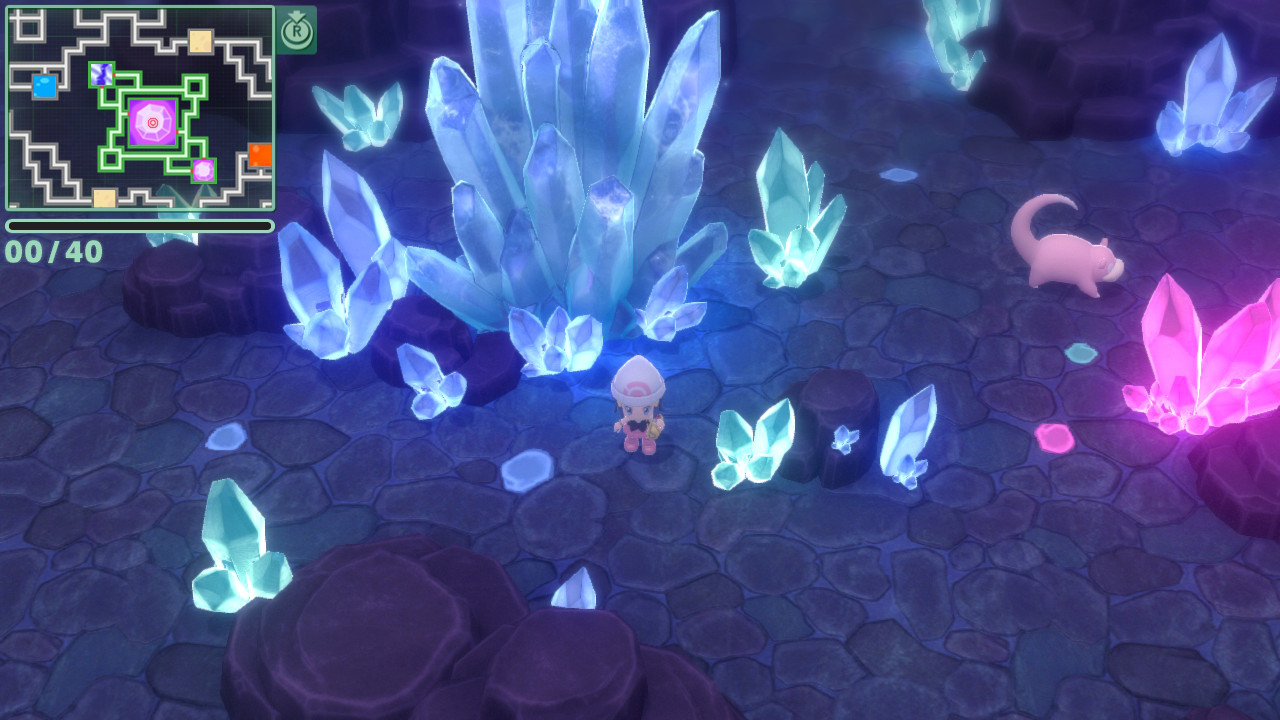Select the blue water room on minimap
1280x720 pixels.
[44, 86]
